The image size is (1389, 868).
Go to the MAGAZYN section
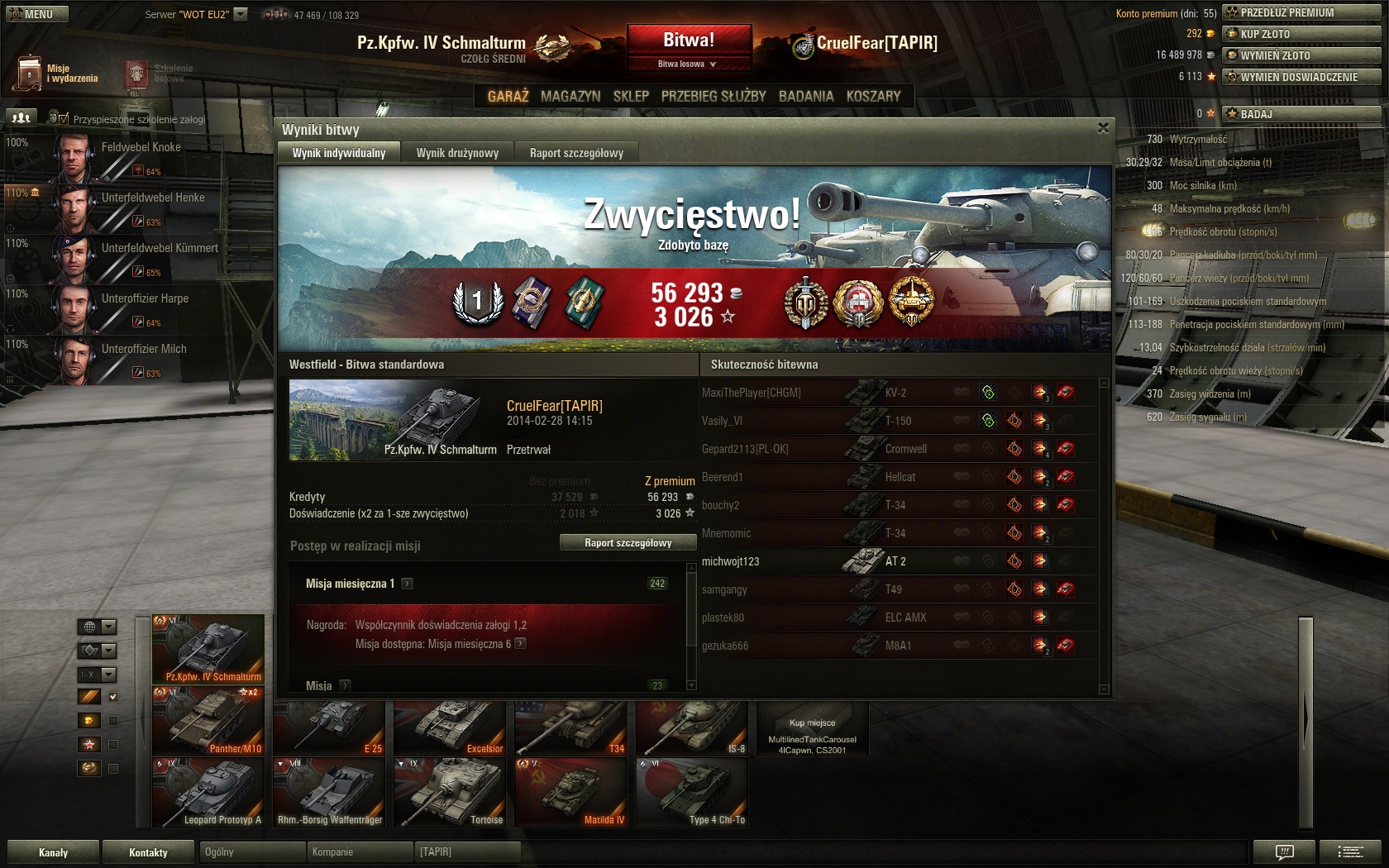tap(570, 96)
